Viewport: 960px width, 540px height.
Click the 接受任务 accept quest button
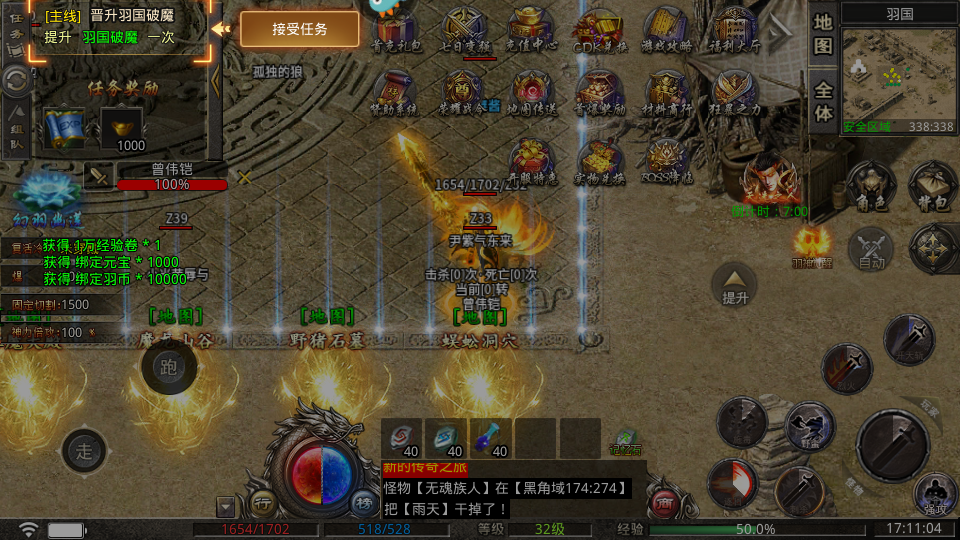click(300, 29)
